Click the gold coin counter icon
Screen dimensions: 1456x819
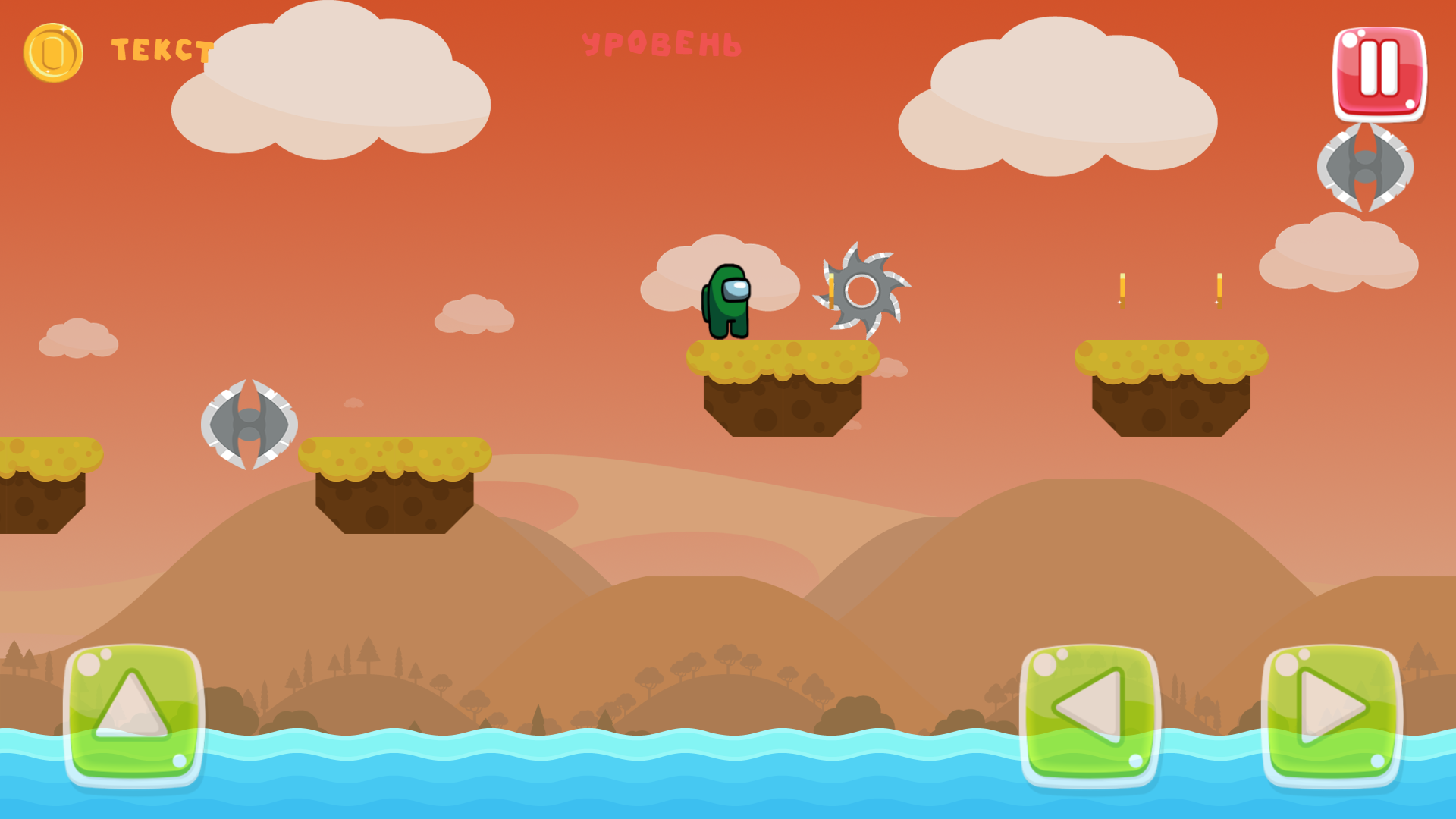pyautogui.click(x=53, y=52)
